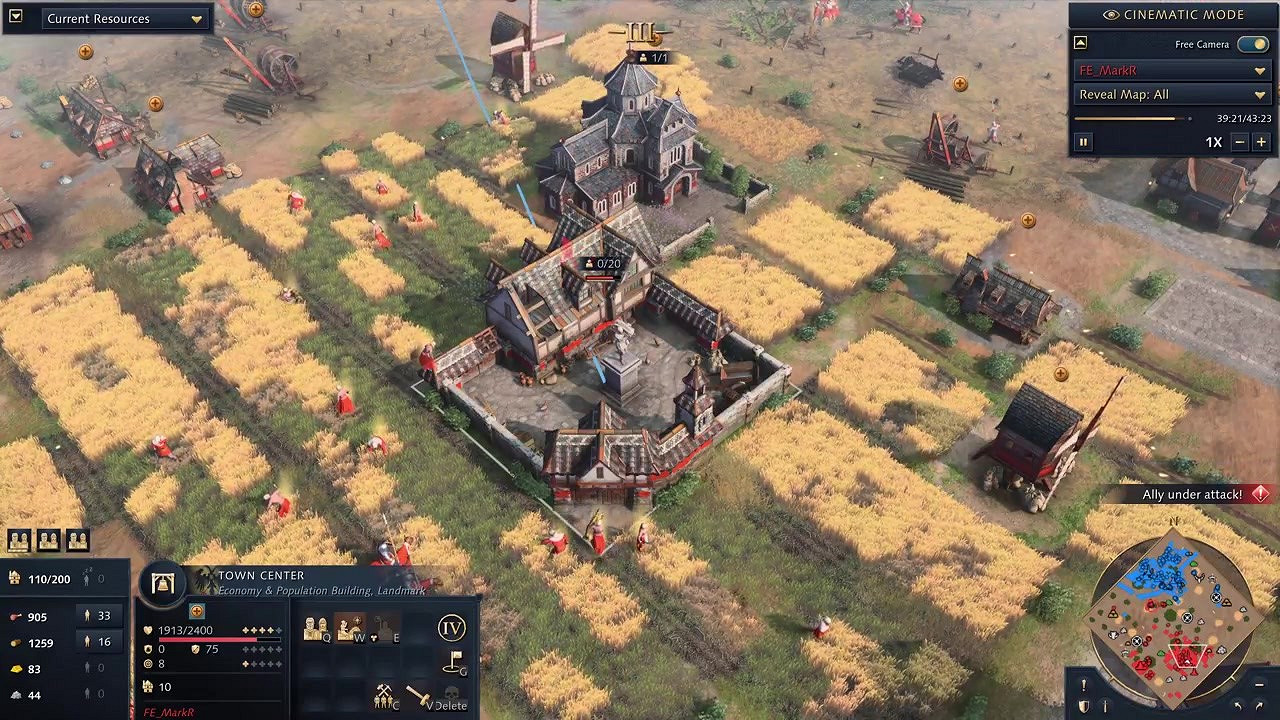The width and height of the screenshot is (1280, 720).
Task: Open the FE_MarkR player dropdown
Action: (x=1171, y=70)
